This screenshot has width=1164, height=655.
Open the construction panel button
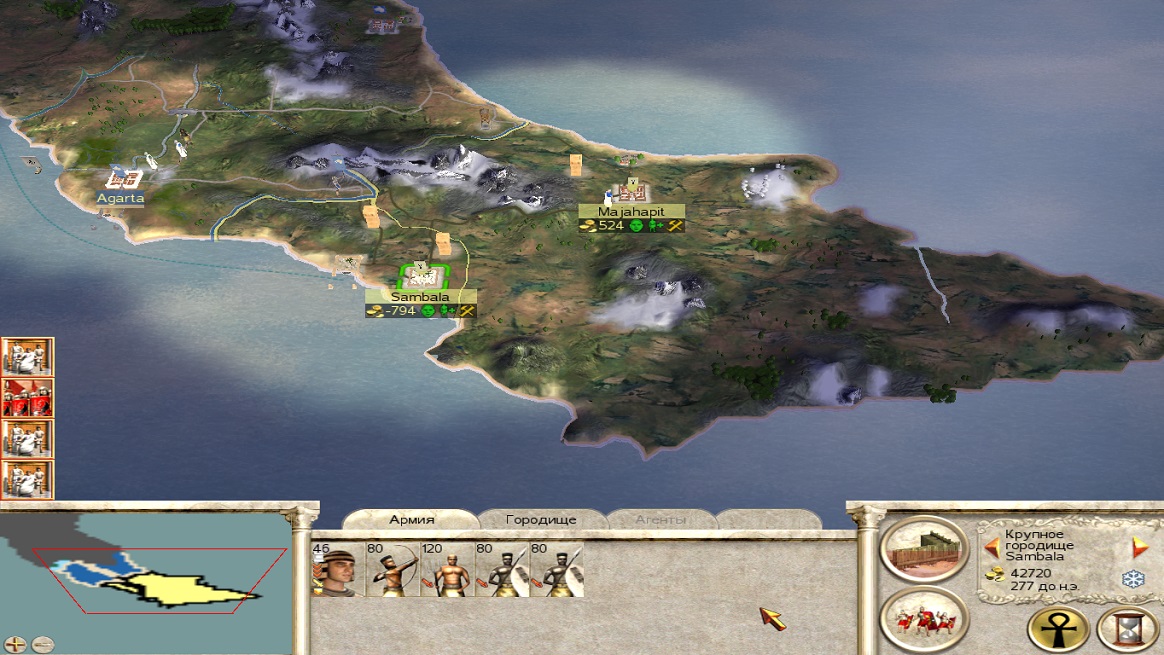(924, 552)
